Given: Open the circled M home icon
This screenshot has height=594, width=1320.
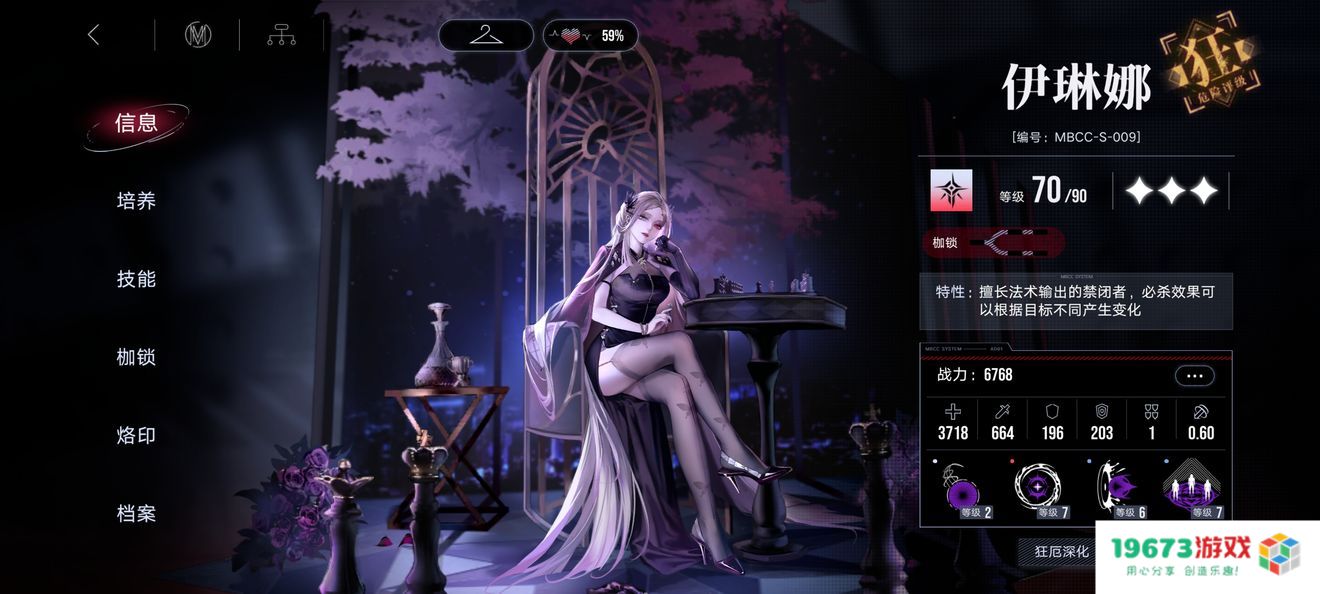Looking at the screenshot, I should point(198,35).
